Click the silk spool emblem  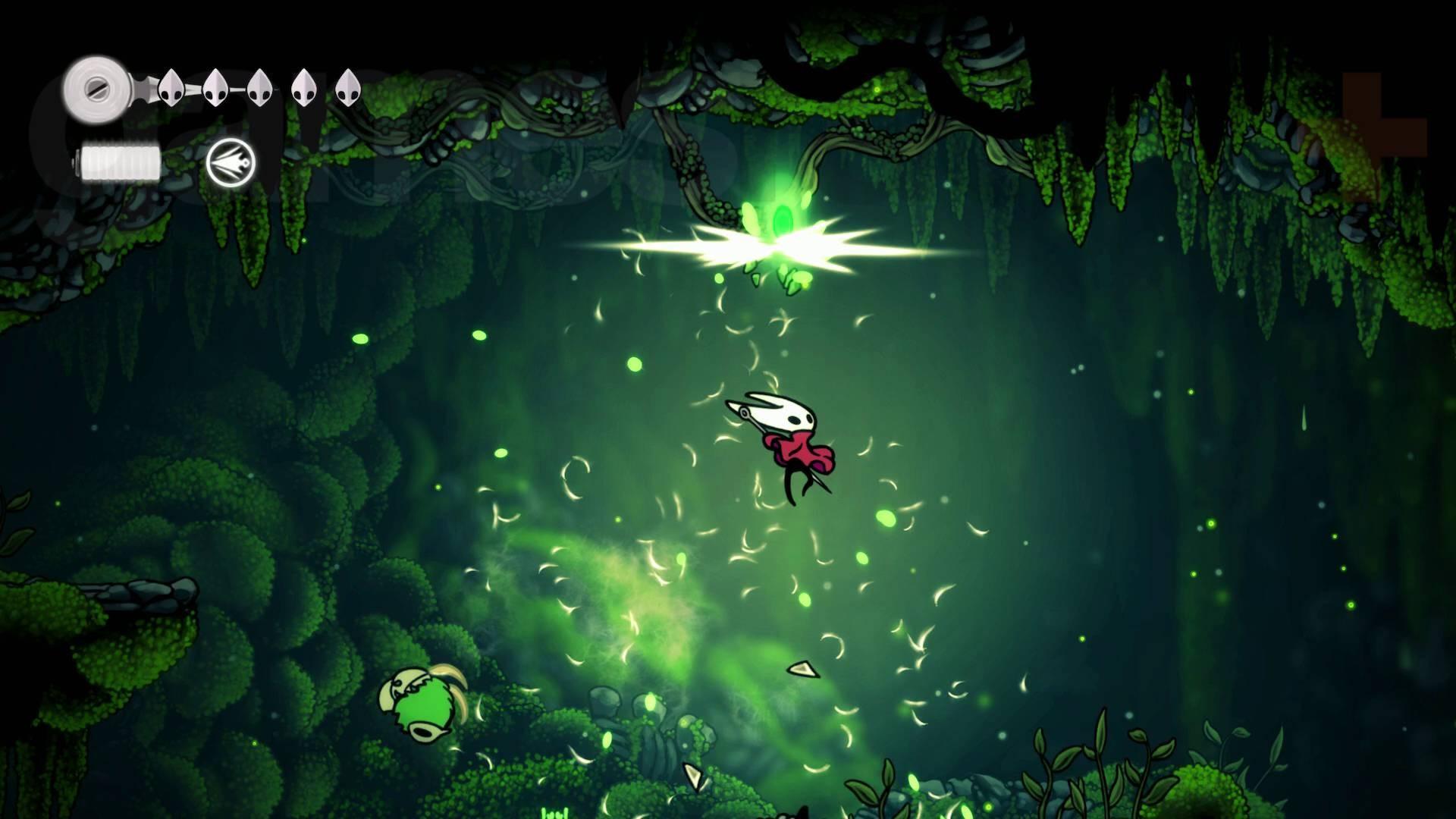click(97, 88)
